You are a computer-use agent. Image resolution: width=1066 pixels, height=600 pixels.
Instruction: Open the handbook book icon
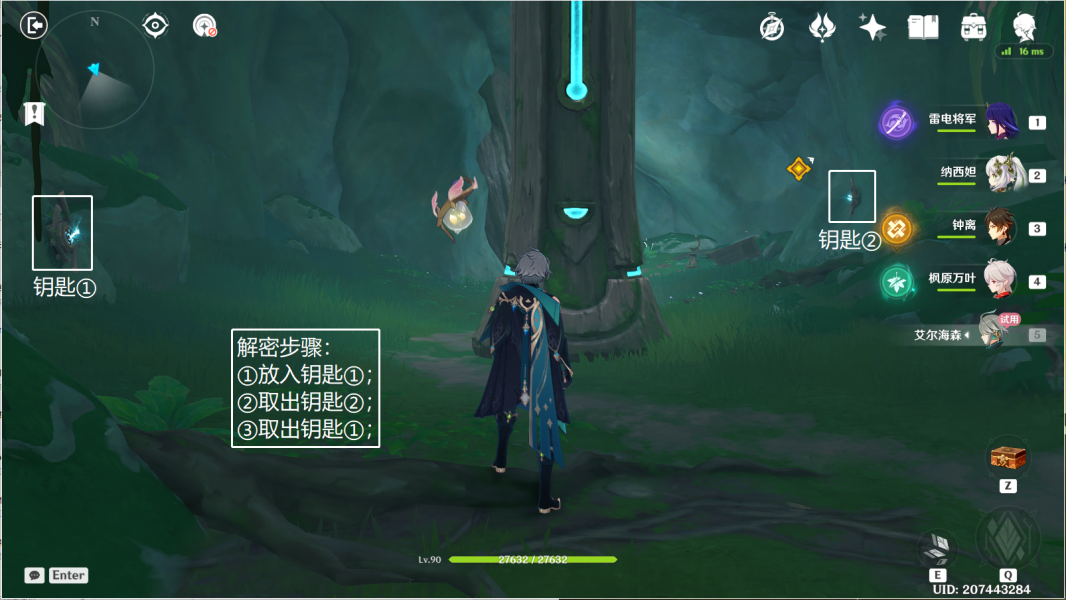(922, 27)
